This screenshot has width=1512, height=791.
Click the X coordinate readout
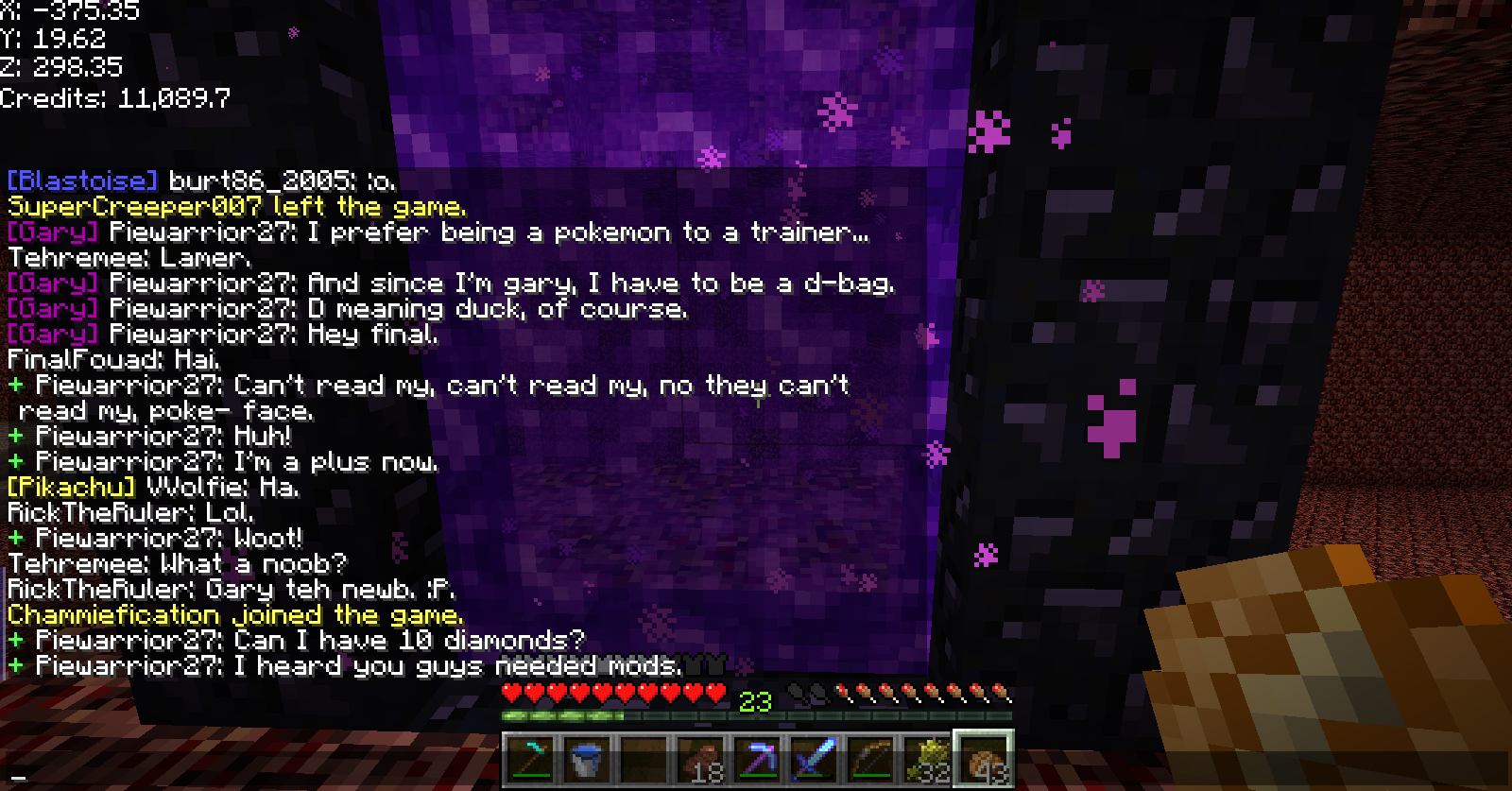point(69,10)
